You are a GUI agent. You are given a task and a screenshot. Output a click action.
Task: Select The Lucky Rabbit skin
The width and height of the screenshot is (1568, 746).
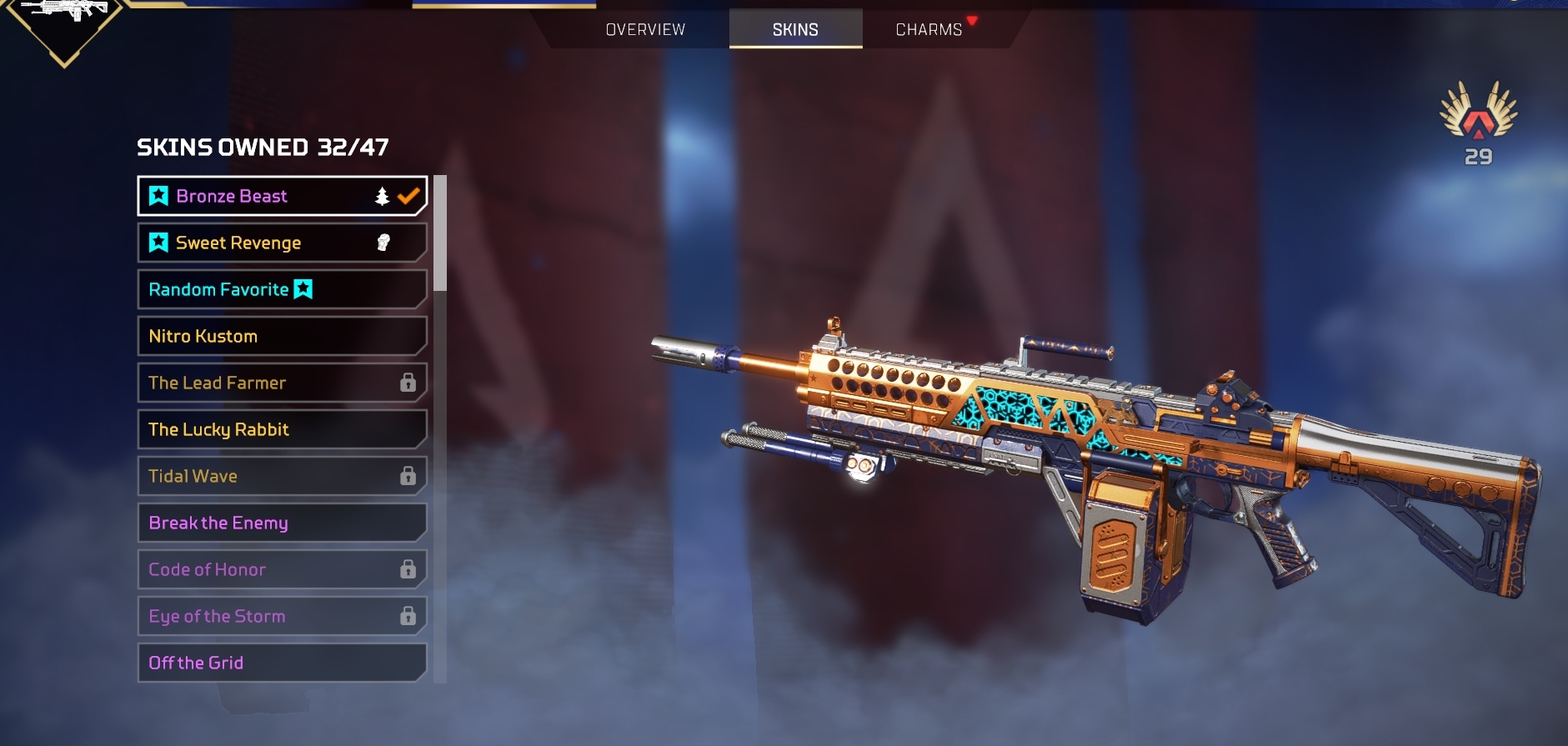coord(282,429)
